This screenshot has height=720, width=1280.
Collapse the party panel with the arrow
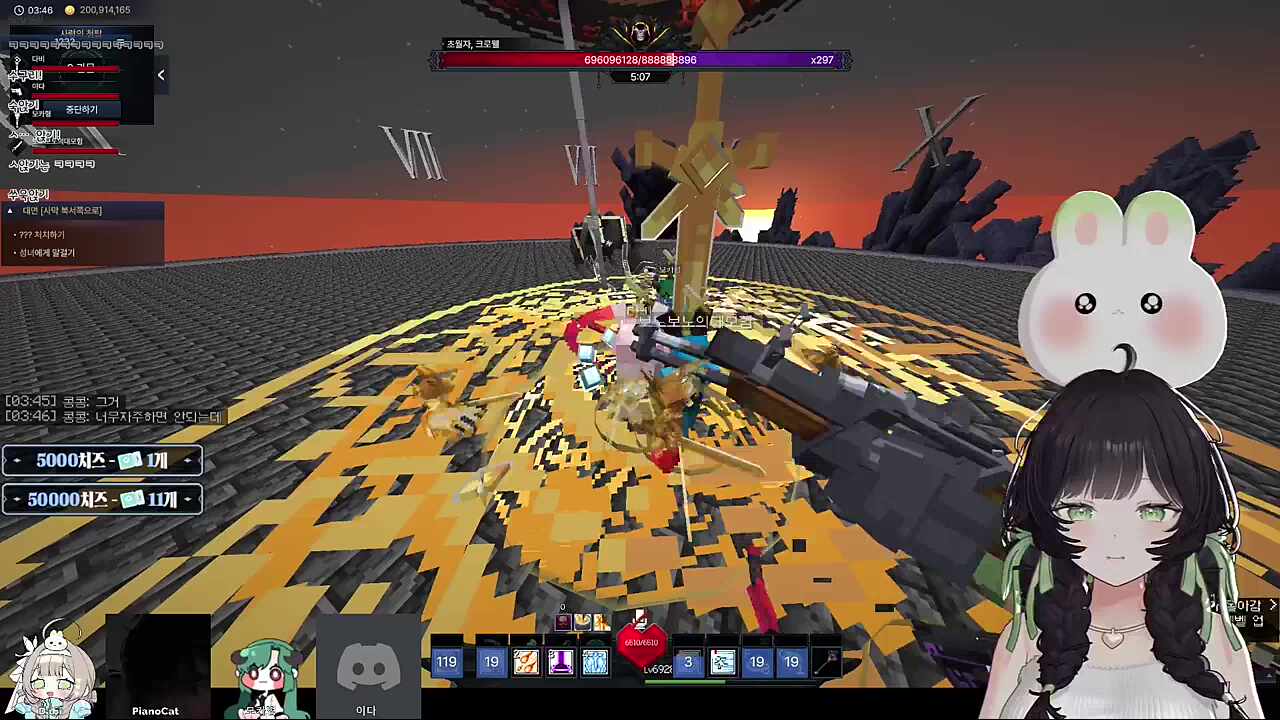pos(160,75)
